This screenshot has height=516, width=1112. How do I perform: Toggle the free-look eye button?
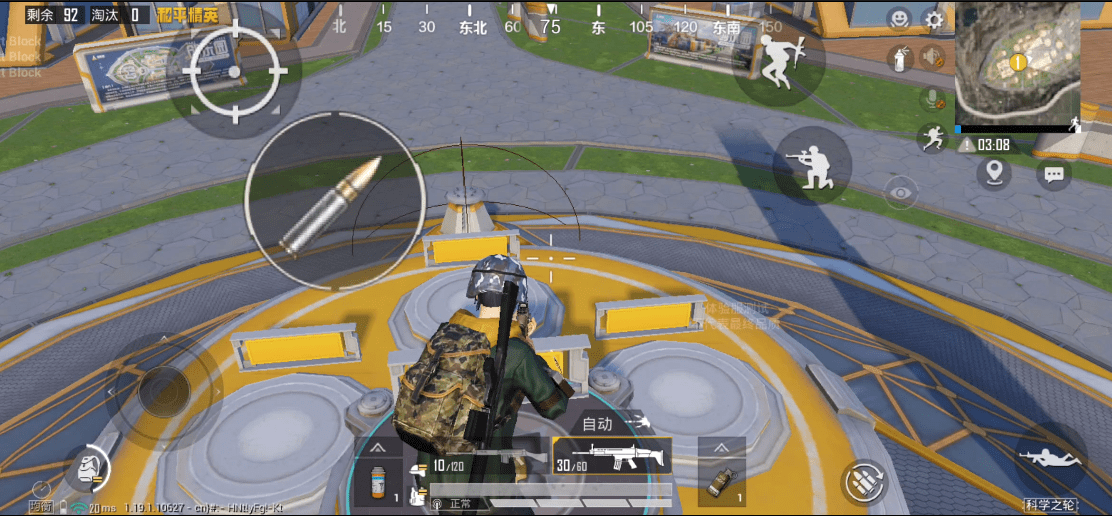coord(901,191)
